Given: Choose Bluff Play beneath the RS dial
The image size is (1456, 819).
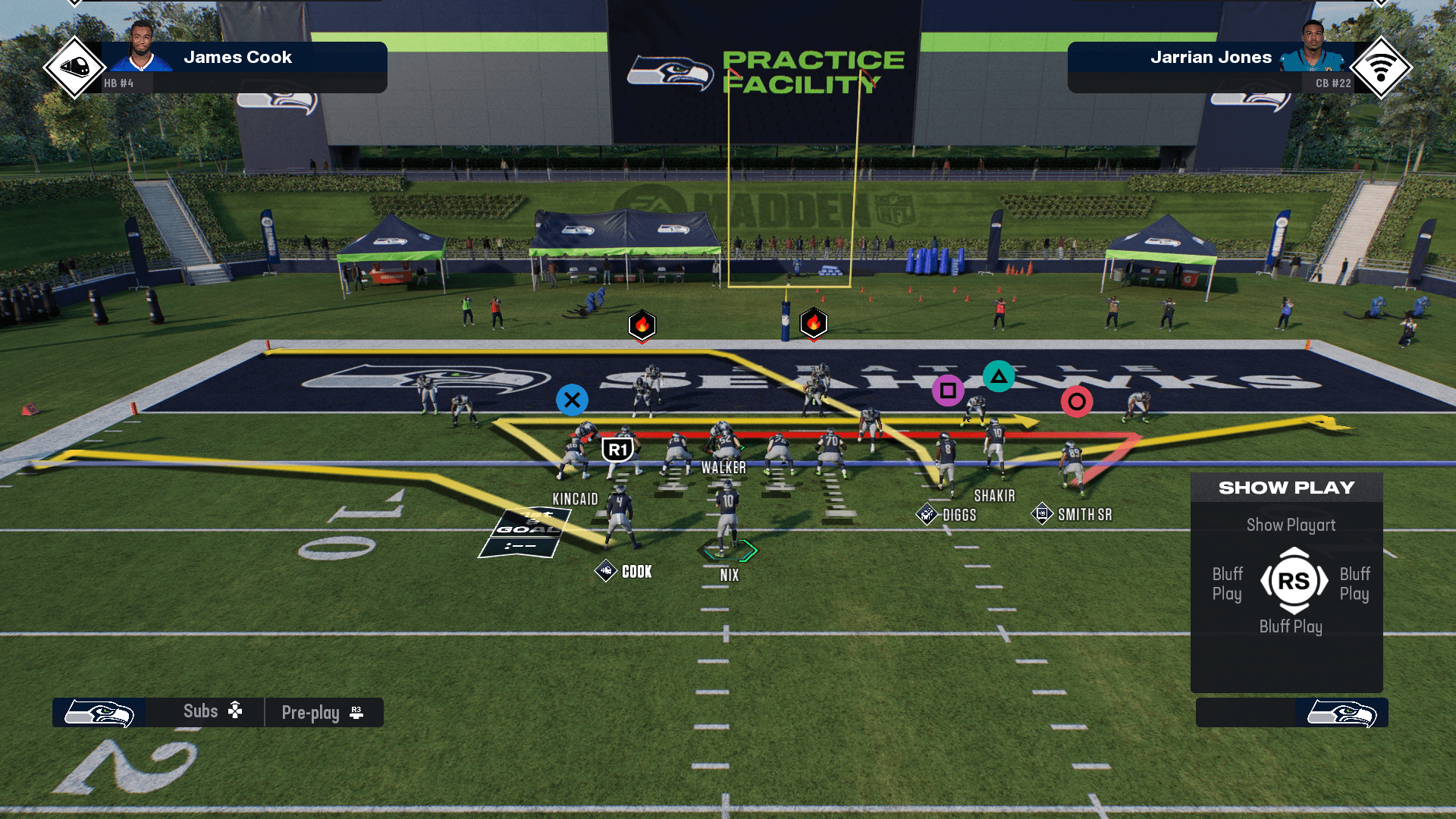Looking at the screenshot, I should click(x=1291, y=626).
